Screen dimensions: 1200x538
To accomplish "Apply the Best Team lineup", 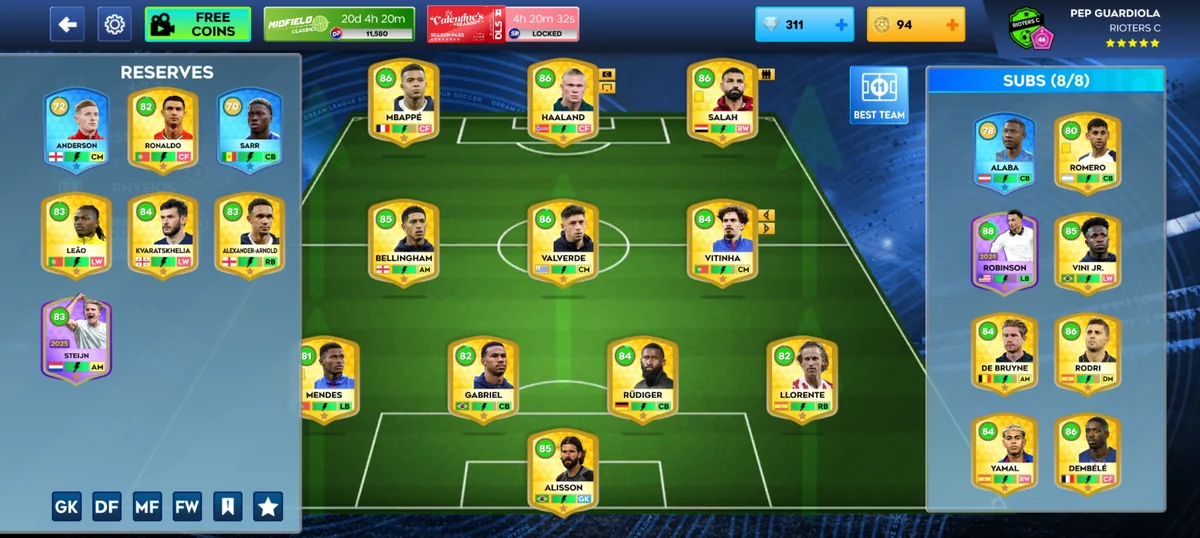I will point(879,96).
